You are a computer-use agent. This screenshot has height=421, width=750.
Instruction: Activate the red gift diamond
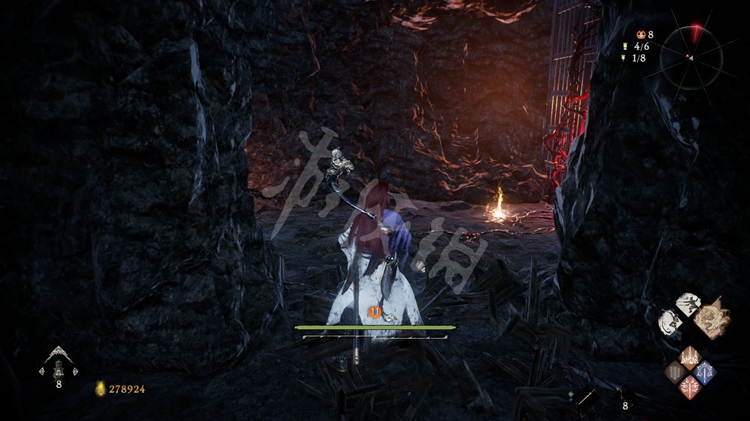[x=690, y=388]
